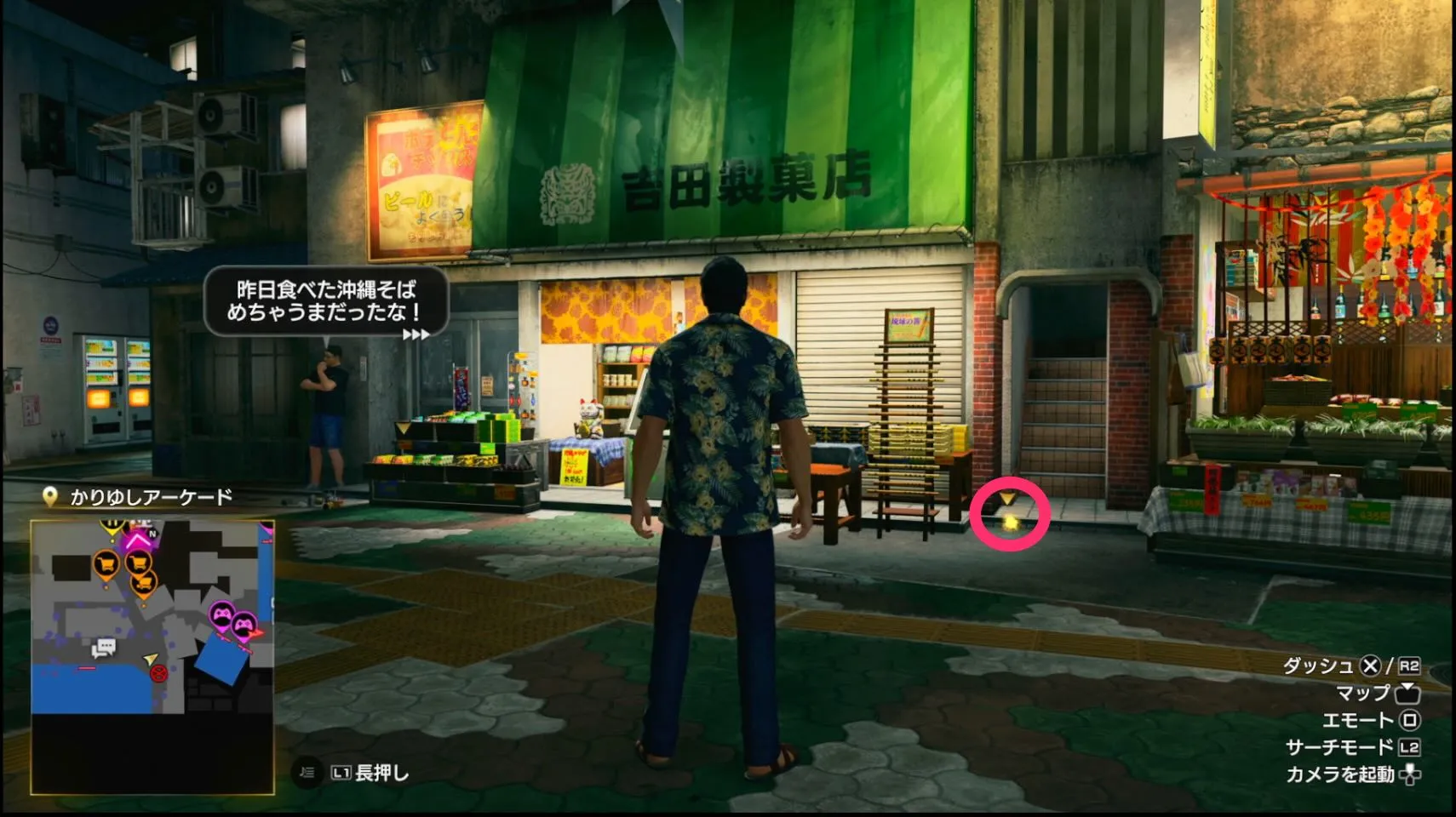Select the pink chevron destination marker on minimap
The height and width of the screenshot is (817, 1456).
tap(136, 539)
